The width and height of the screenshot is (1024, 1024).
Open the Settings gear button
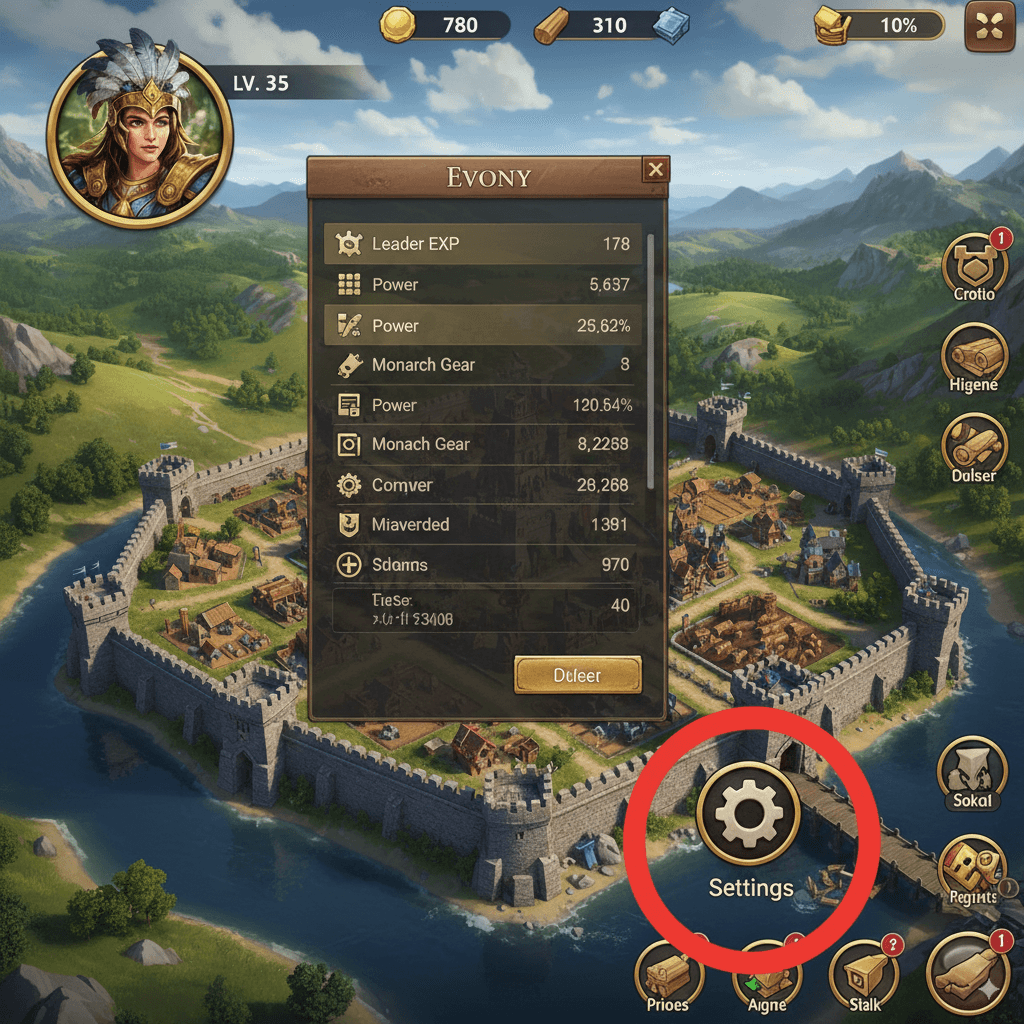[748, 813]
